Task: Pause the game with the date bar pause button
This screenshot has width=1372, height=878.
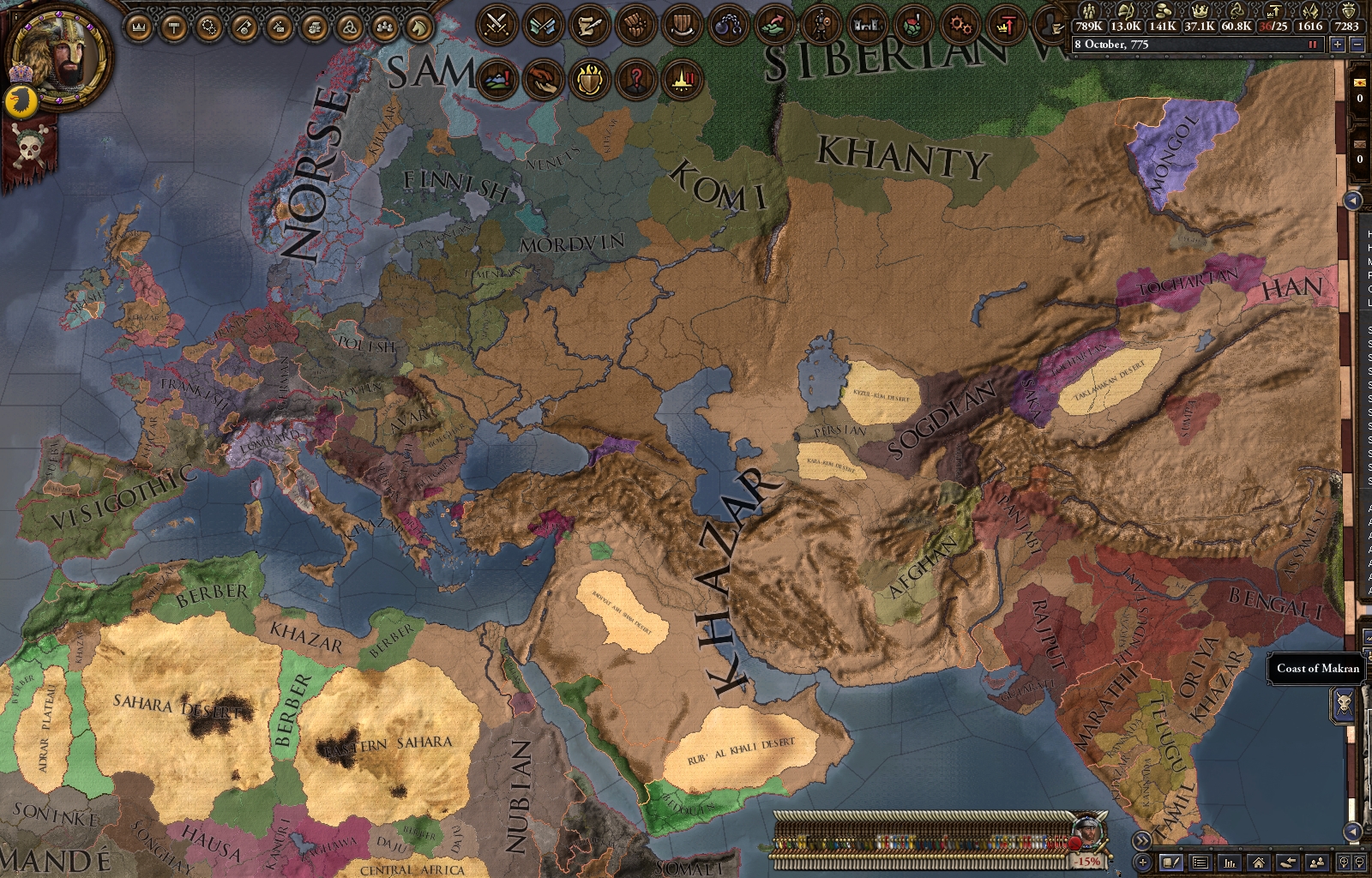Action: pyautogui.click(x=1313, y=44)
